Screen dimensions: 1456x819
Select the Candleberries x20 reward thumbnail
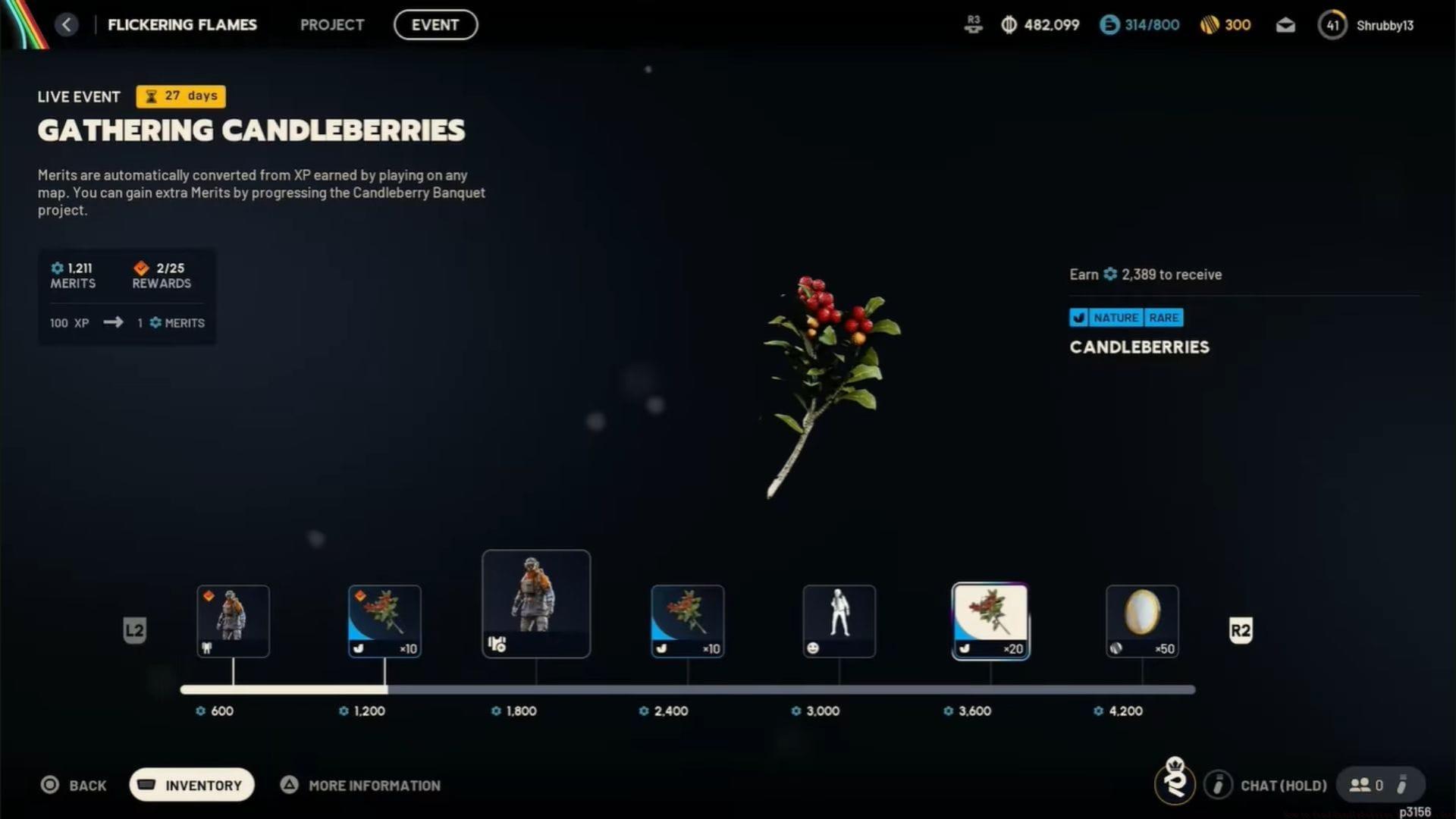tap(990, 620)
